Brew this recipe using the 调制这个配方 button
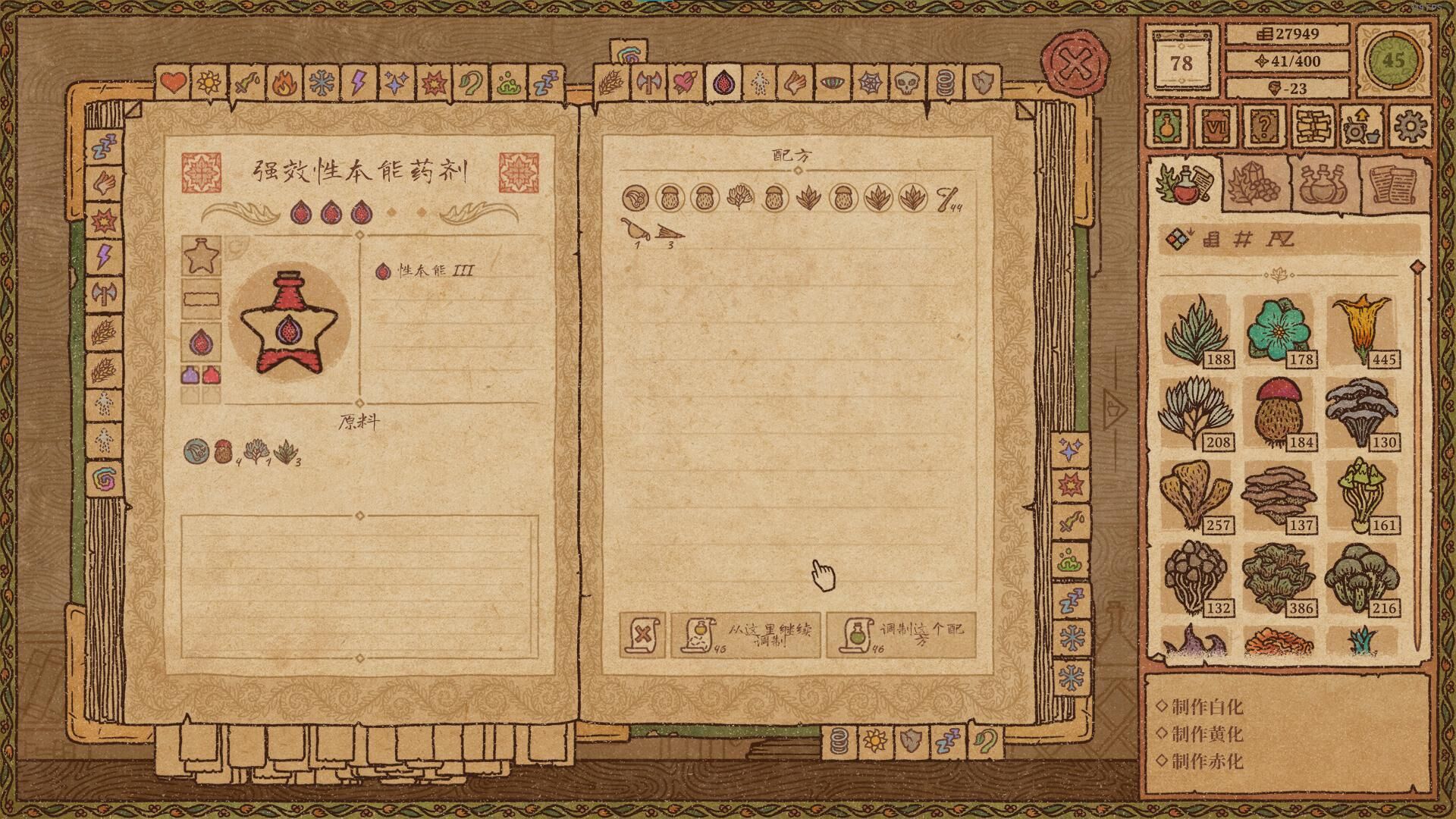 click(899, 634)
